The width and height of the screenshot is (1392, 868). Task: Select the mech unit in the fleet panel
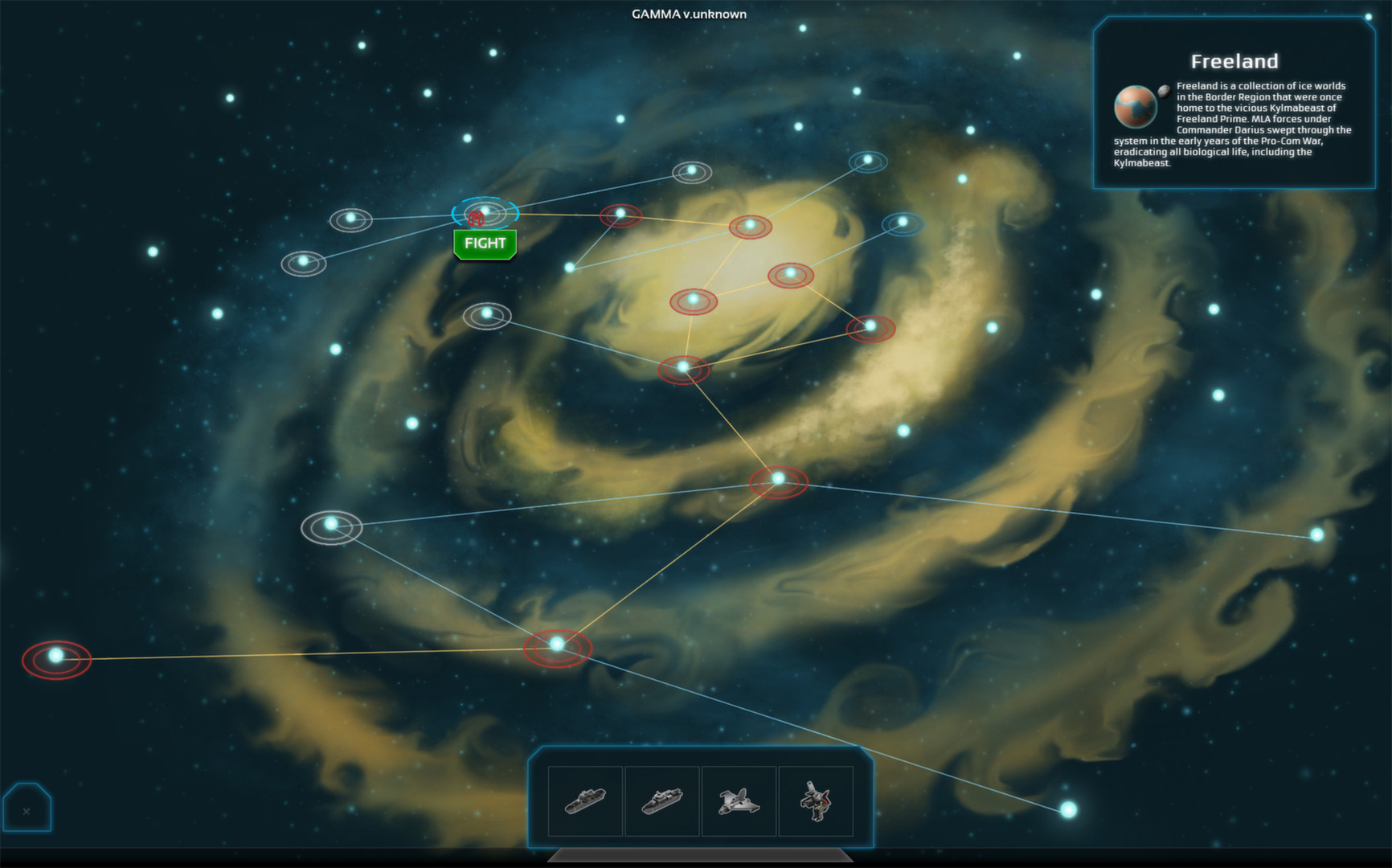pos(815,799)
